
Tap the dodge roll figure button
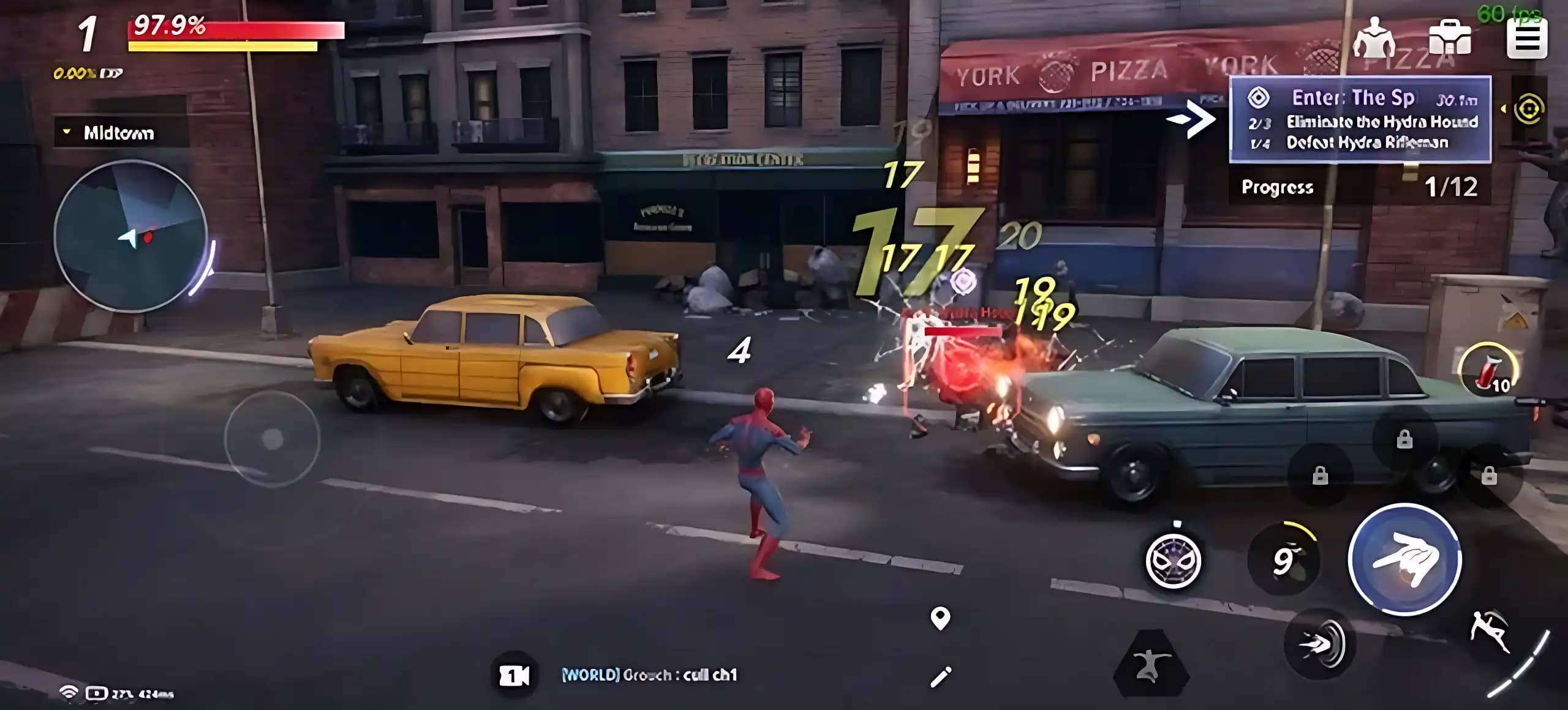1490,631
